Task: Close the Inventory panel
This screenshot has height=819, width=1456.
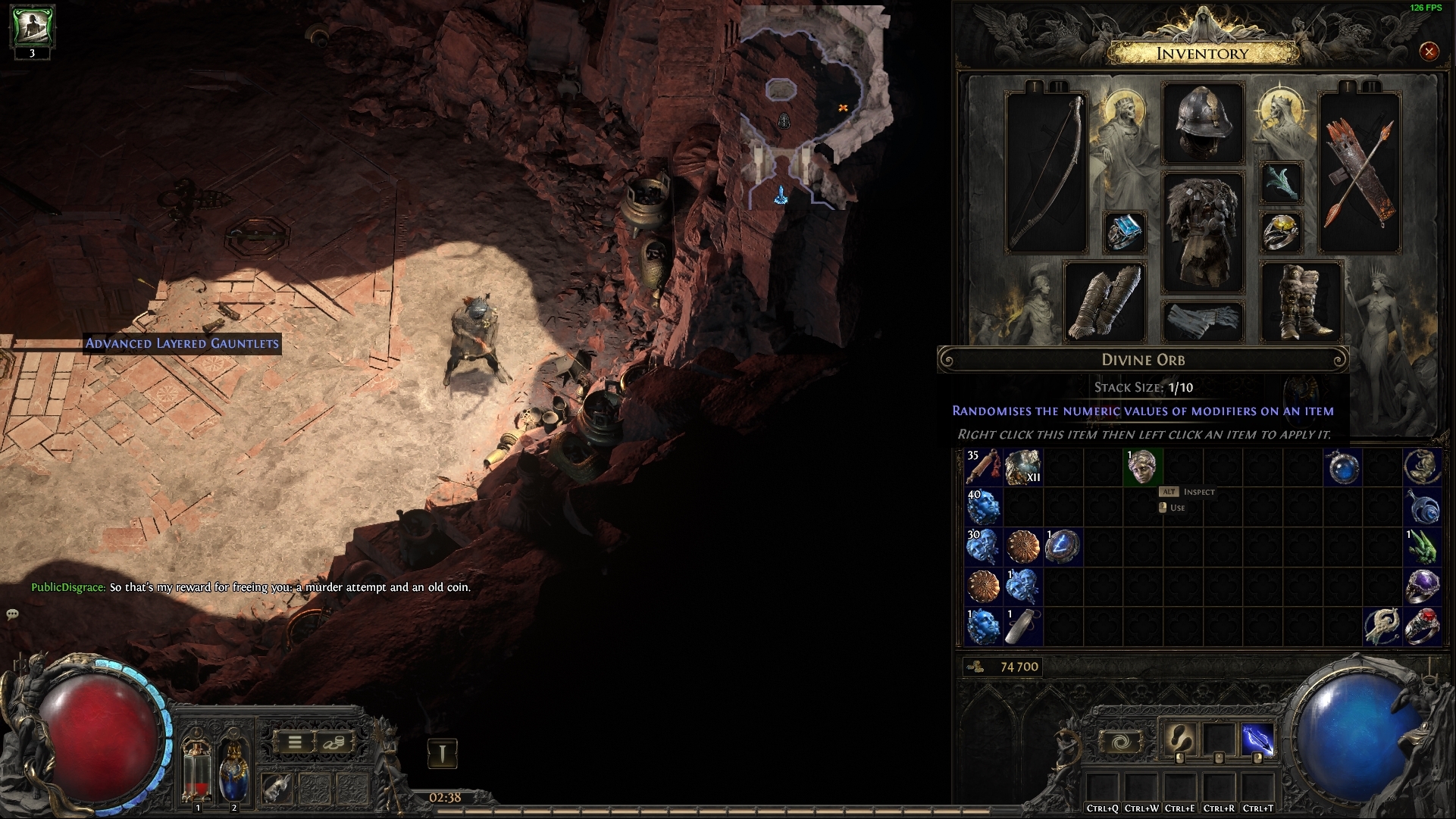Action: (x=1429, y=52)
